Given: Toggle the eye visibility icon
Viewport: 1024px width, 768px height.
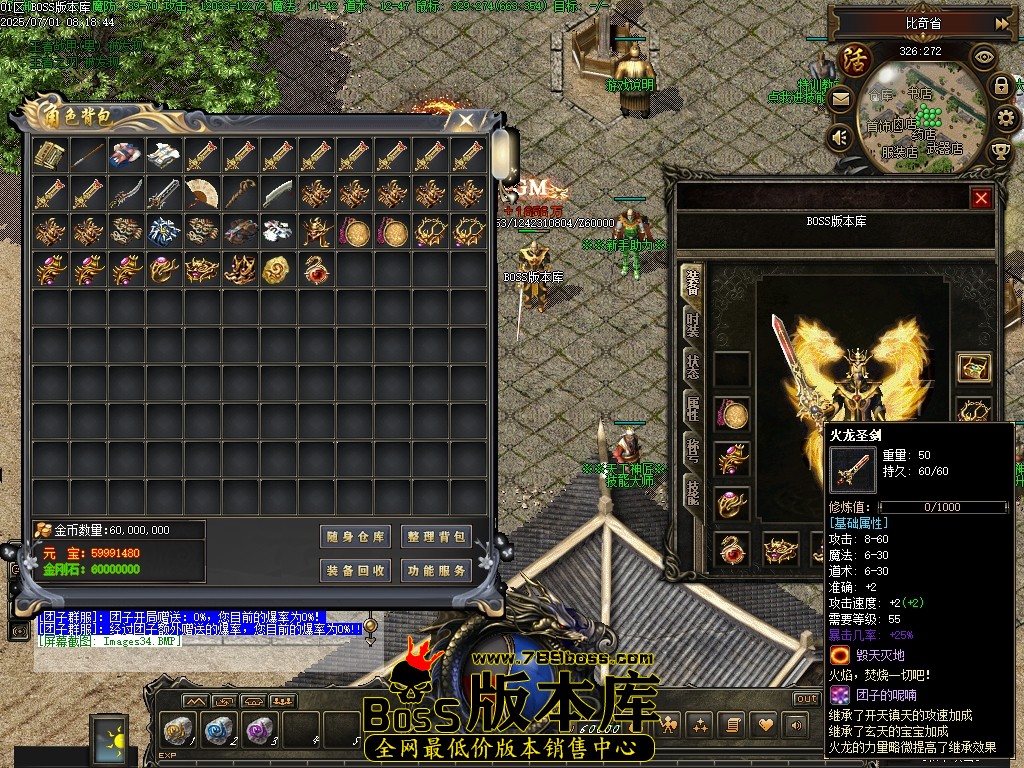Looking at the screenshot, I should (984, 57).
